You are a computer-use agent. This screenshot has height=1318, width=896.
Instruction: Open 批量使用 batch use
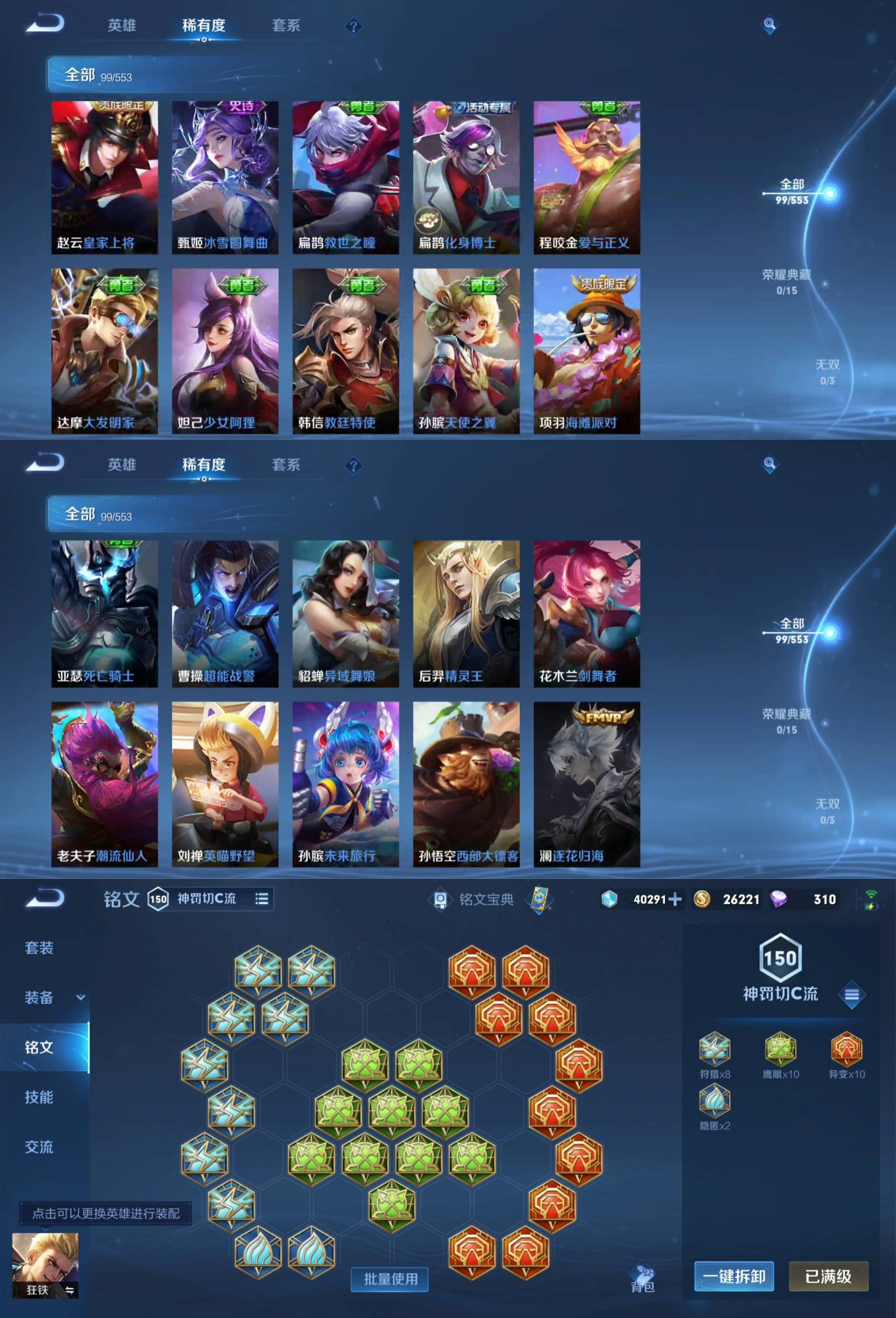(x=390, y=1279)
